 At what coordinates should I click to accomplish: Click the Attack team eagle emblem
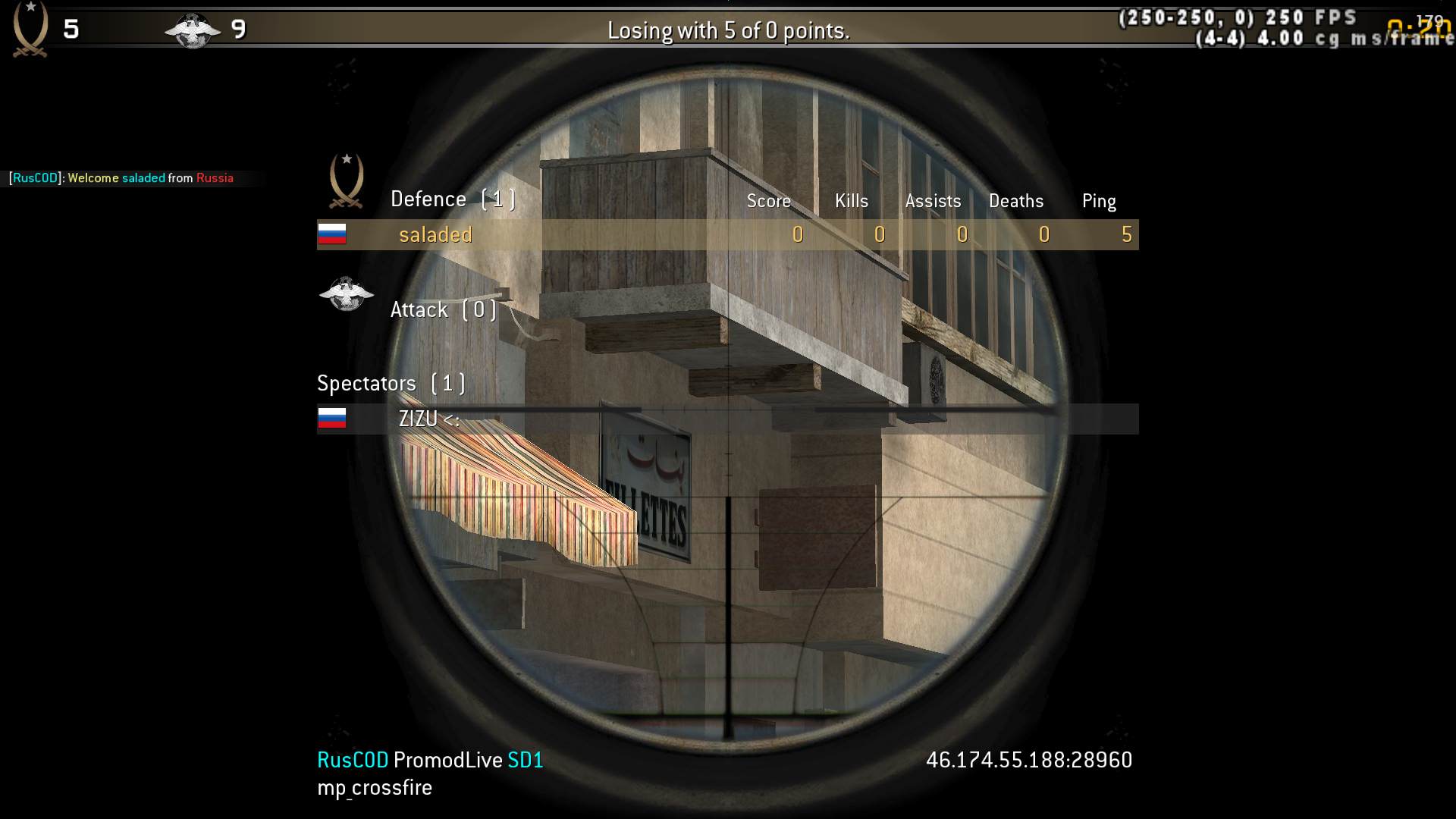347,295
